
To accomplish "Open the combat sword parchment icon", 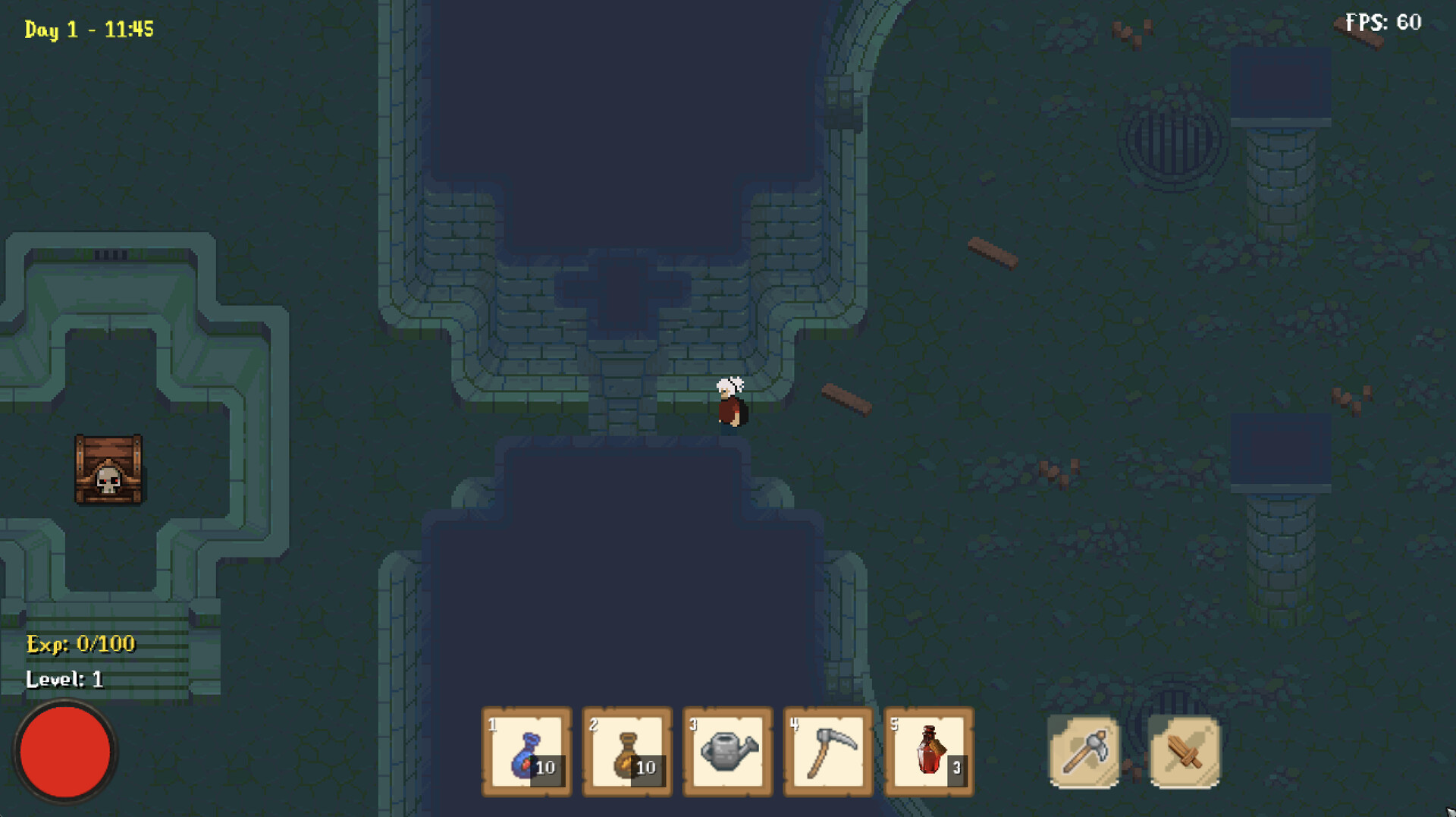I will click(x=1184, y=752).
